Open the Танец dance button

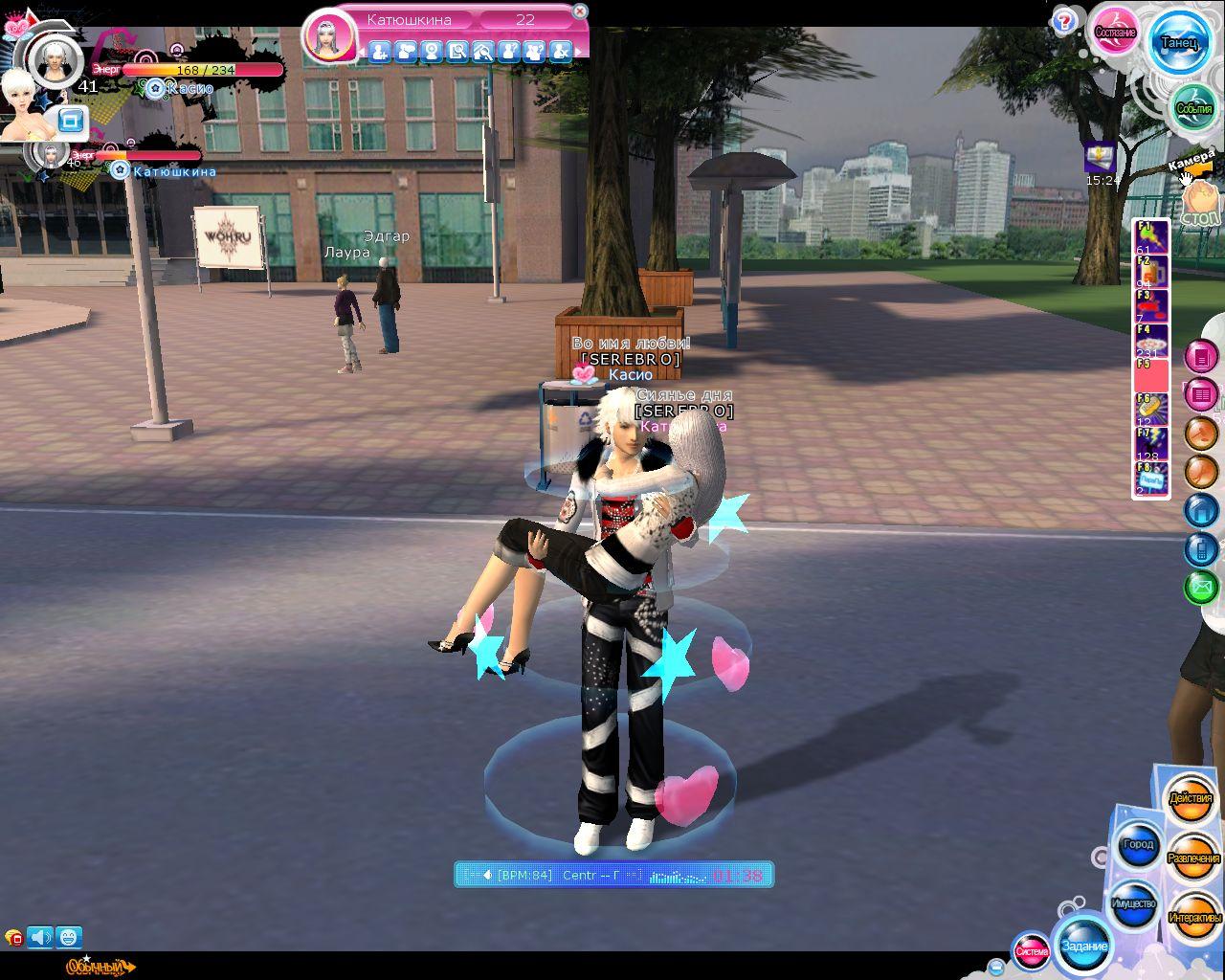tap(1178, 42)
